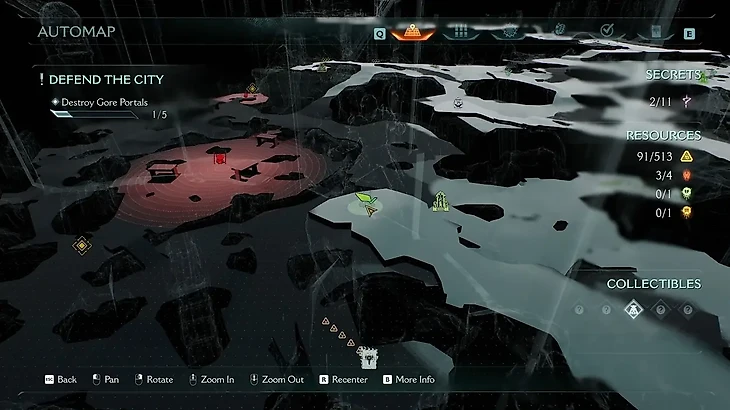
Task: Click the red gore portal marker
Action: click(x=220, y=157)
